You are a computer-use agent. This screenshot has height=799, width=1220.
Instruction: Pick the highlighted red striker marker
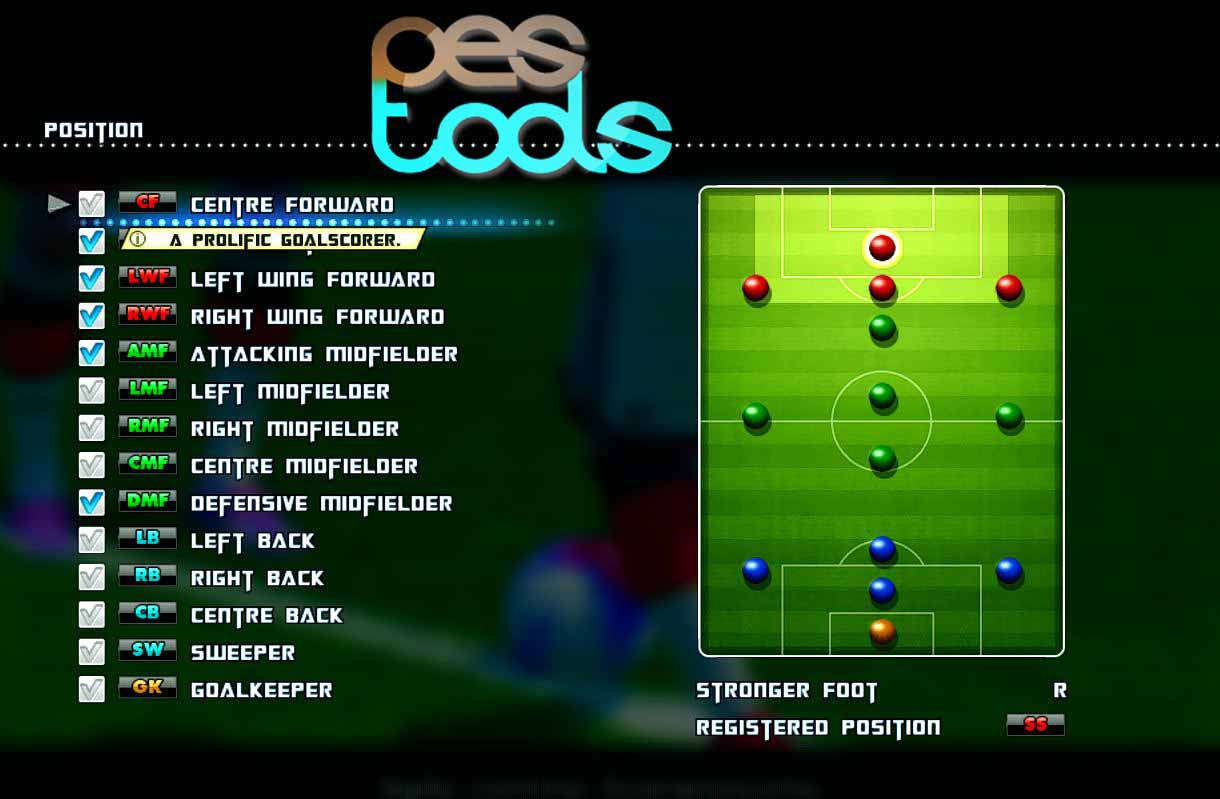tap(881, 247)
